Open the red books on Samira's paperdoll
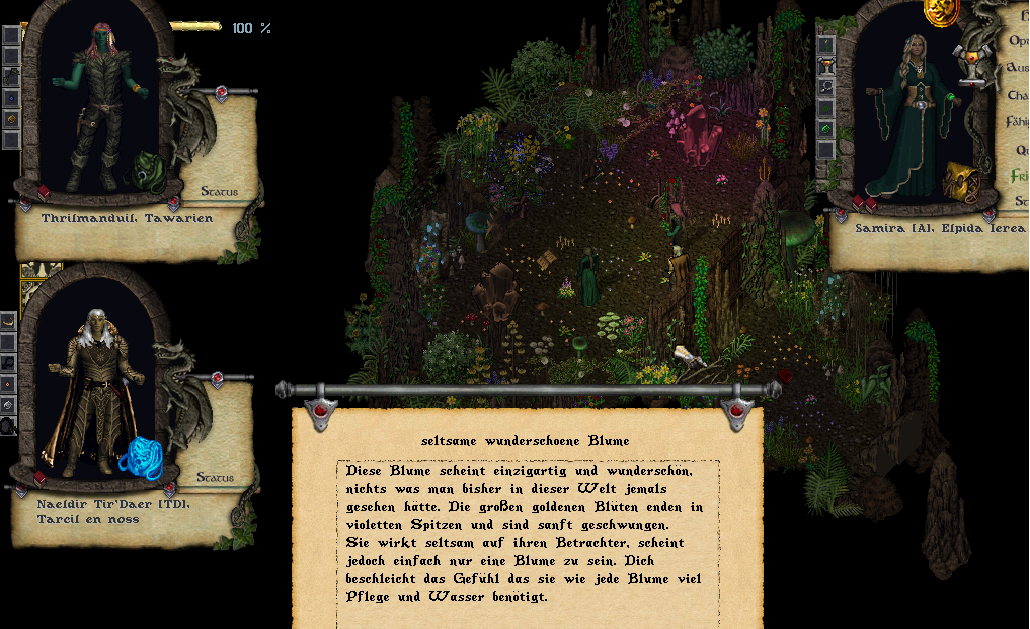1030x629 pixels. (x=862, y=204)
